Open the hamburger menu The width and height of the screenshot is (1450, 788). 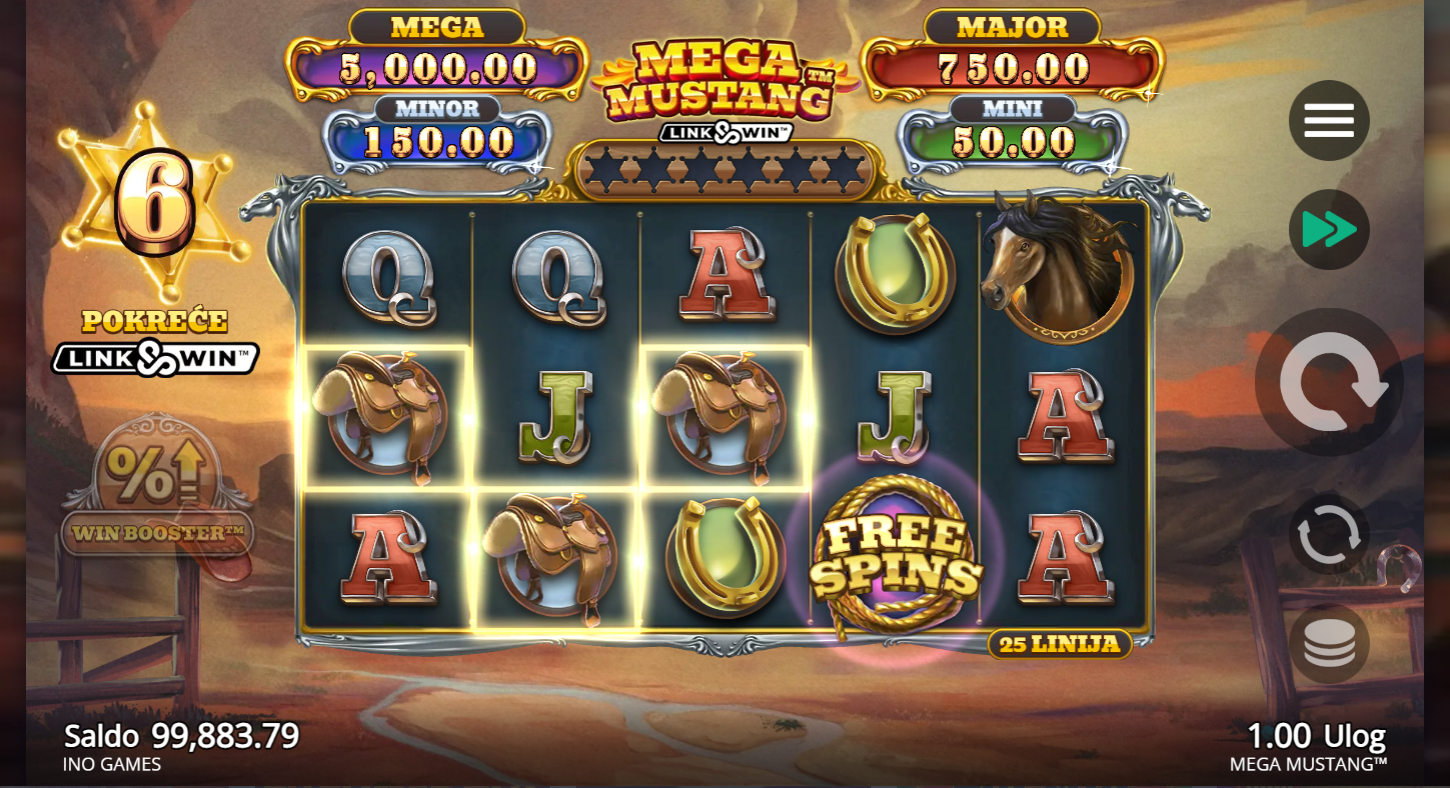coord(1328,121)
